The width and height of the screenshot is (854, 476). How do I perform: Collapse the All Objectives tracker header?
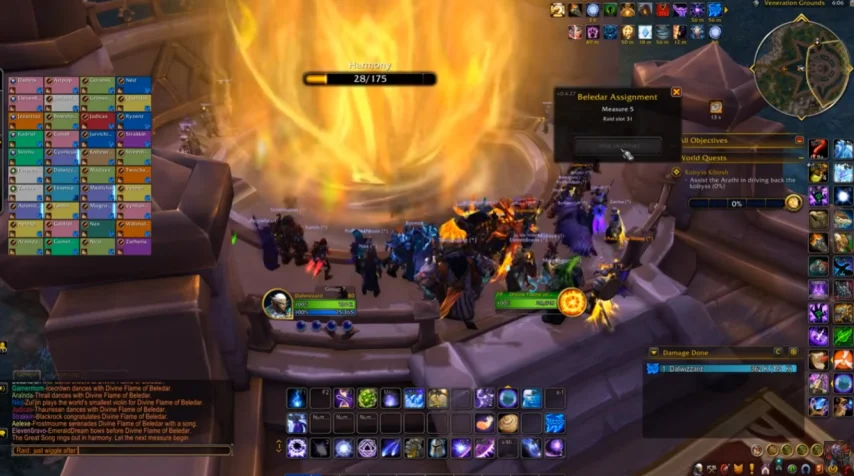tap(799, 141)
